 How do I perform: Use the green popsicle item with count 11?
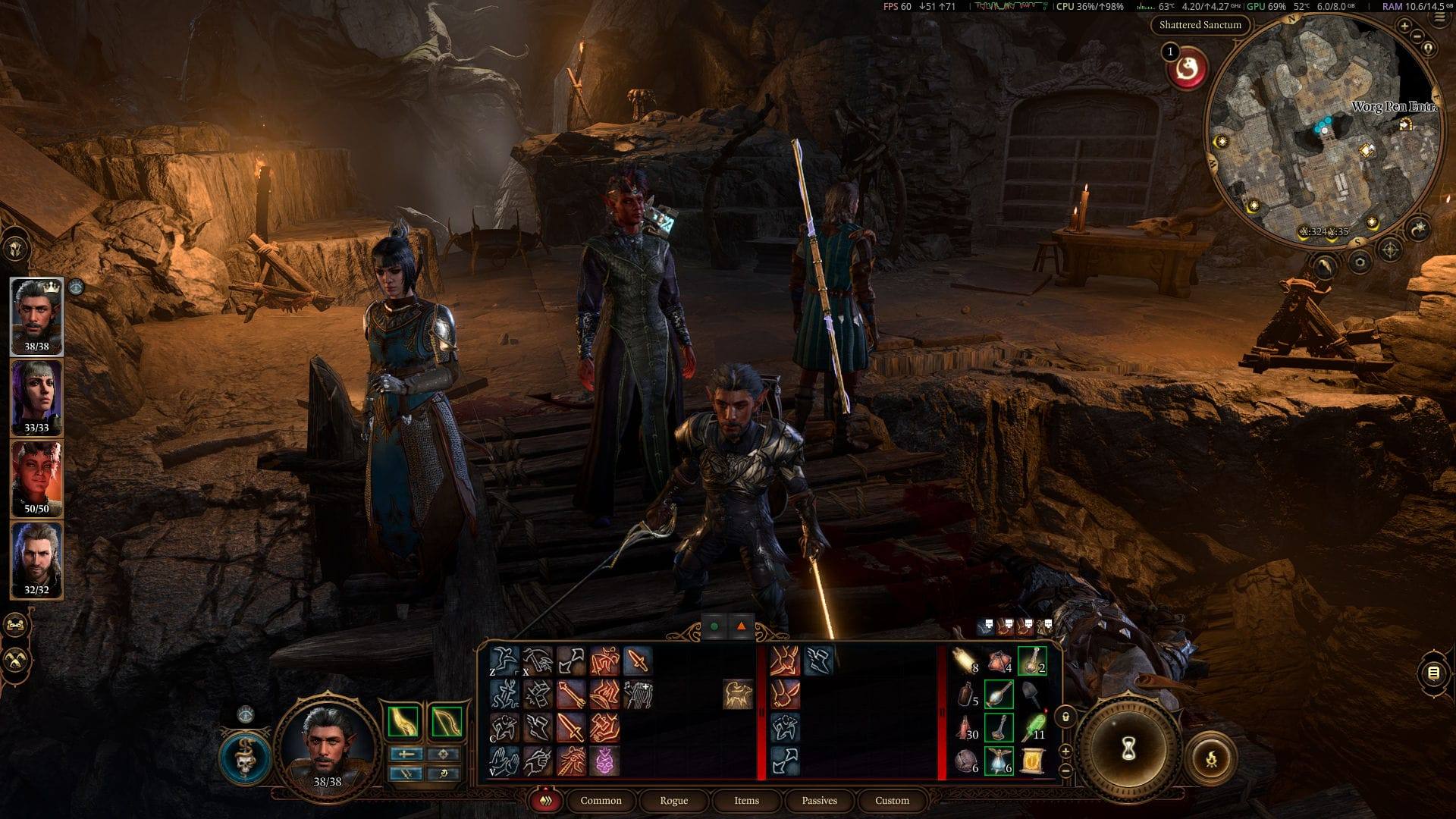(1032, 727)
